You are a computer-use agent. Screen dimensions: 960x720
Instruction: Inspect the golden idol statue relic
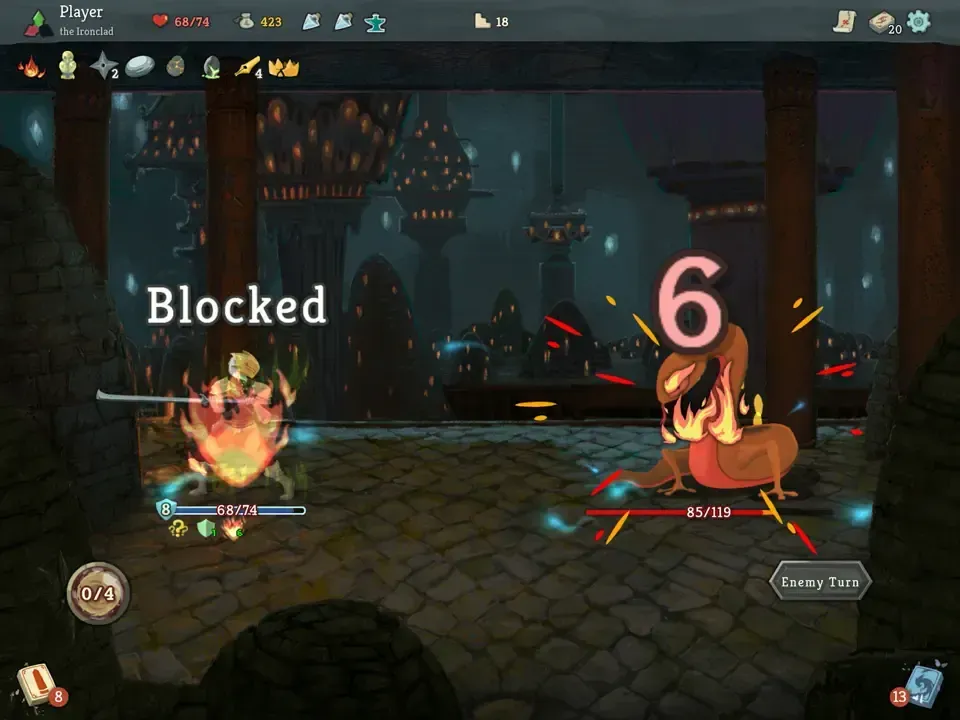click(x=67, y=66)
